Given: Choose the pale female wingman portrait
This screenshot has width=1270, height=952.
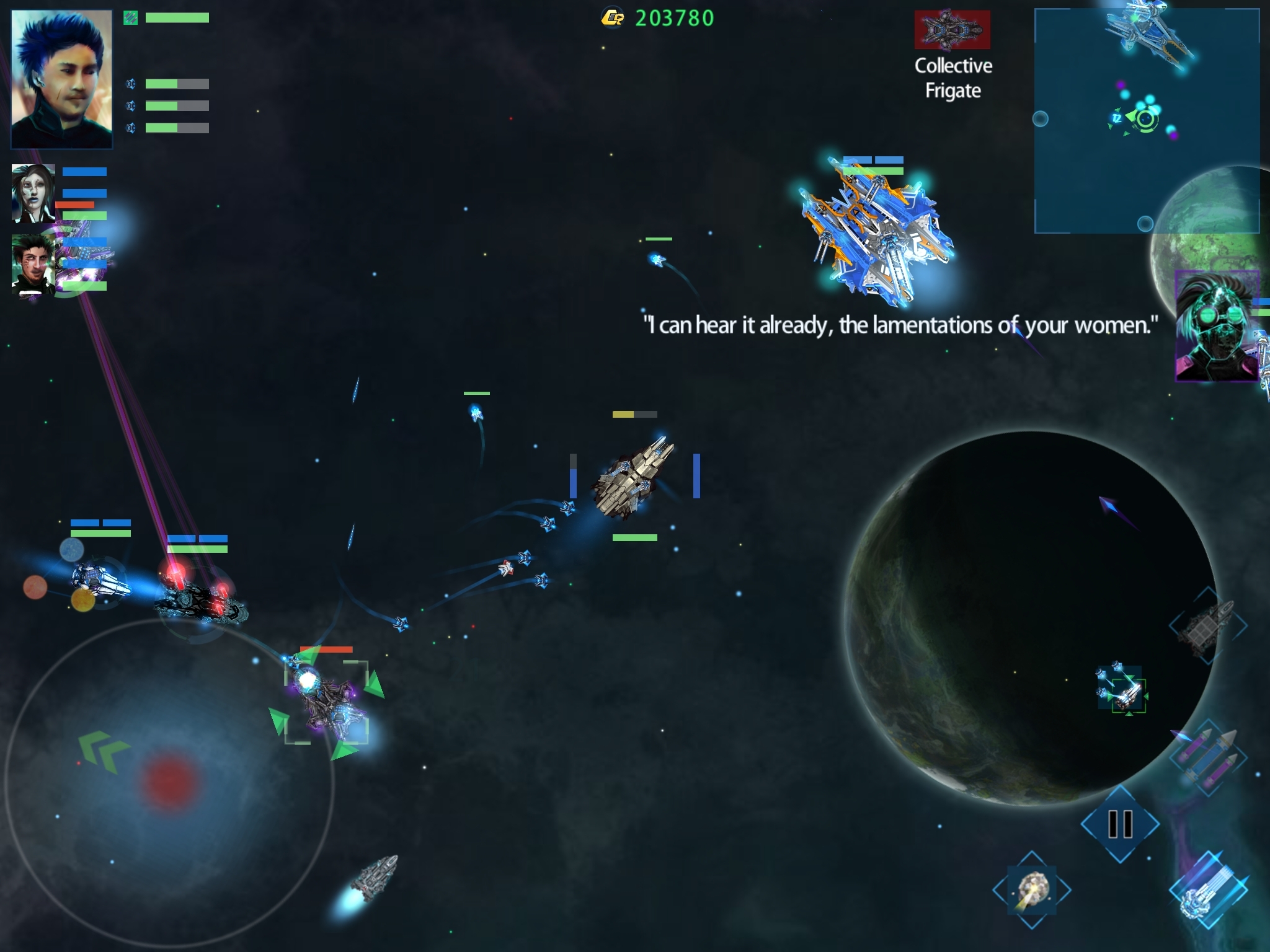Looking at the screenshot, I should coord(33,193).
